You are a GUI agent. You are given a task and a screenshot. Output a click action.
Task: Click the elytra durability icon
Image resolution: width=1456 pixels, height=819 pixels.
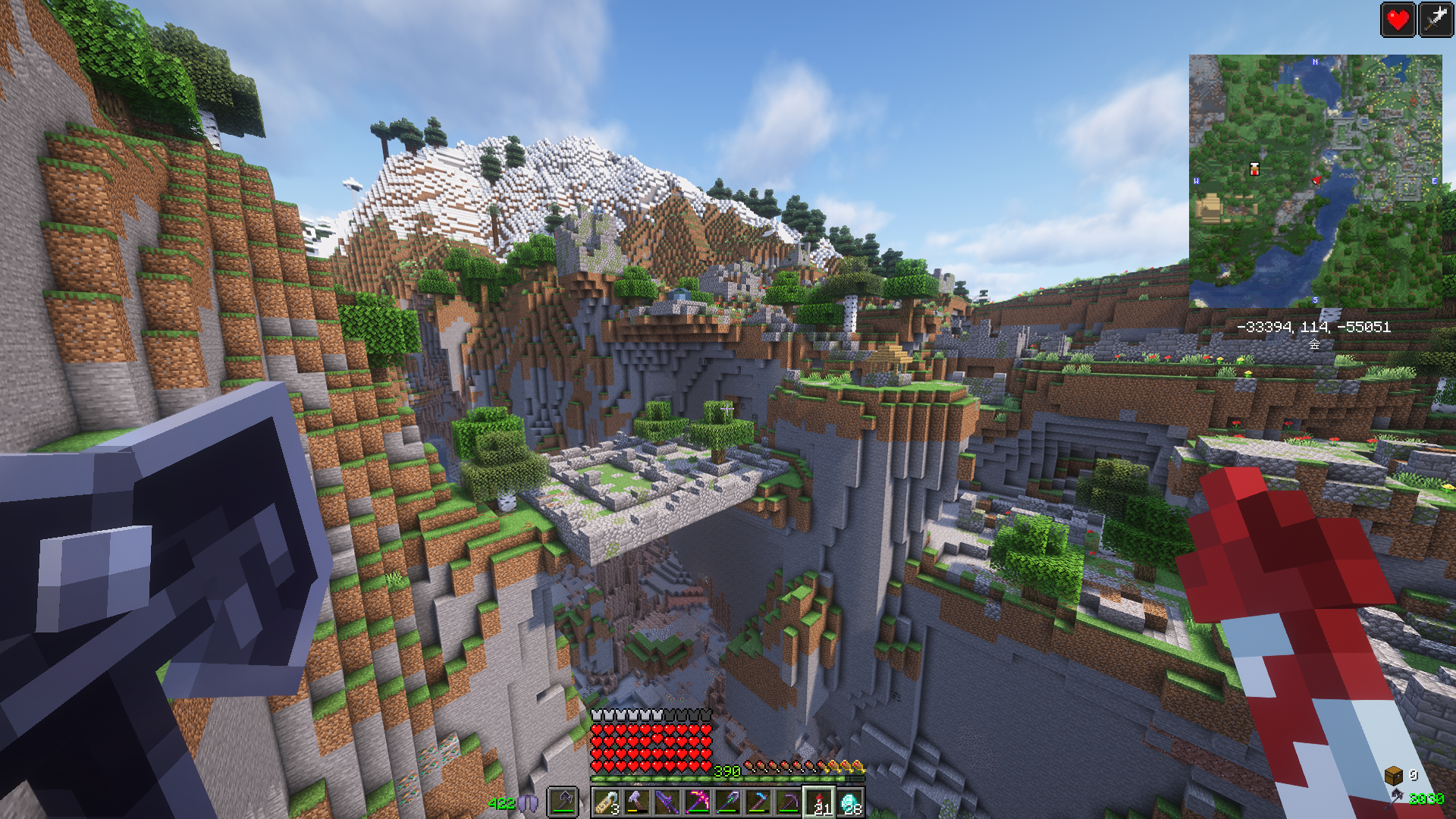click(x=529, y=803)
